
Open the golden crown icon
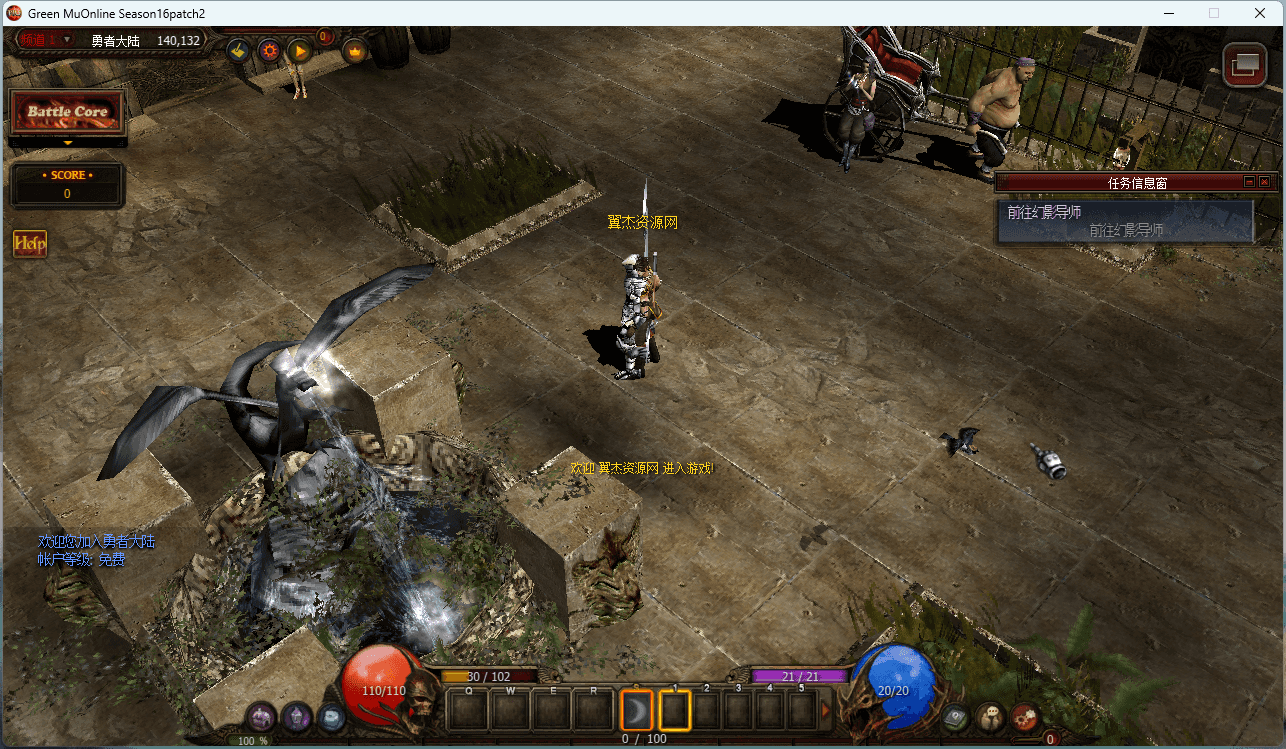355,50
